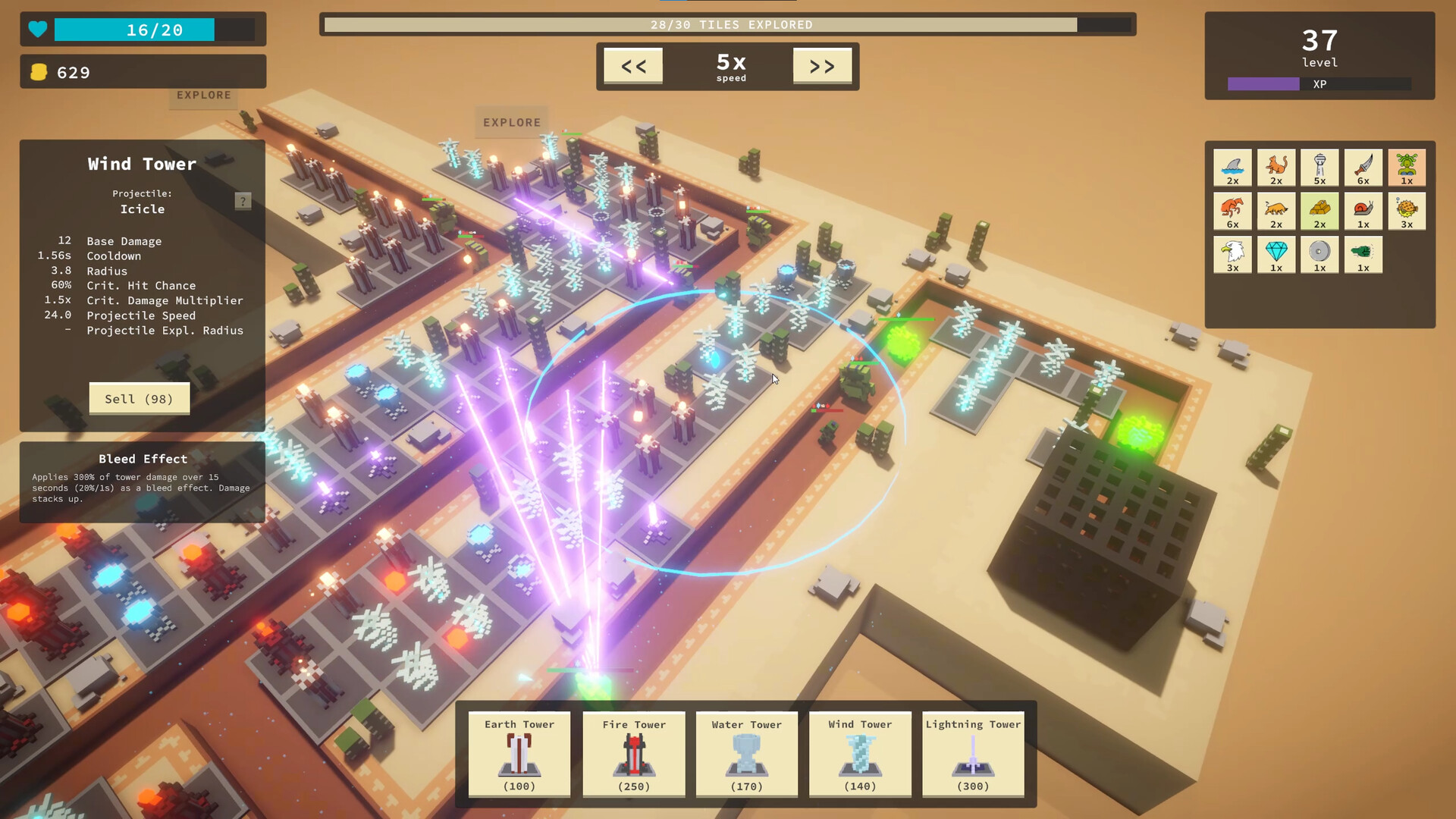Viewport: 1456px width, 819px height.
Task: Open the projectile info question mark
Action: 242,201
